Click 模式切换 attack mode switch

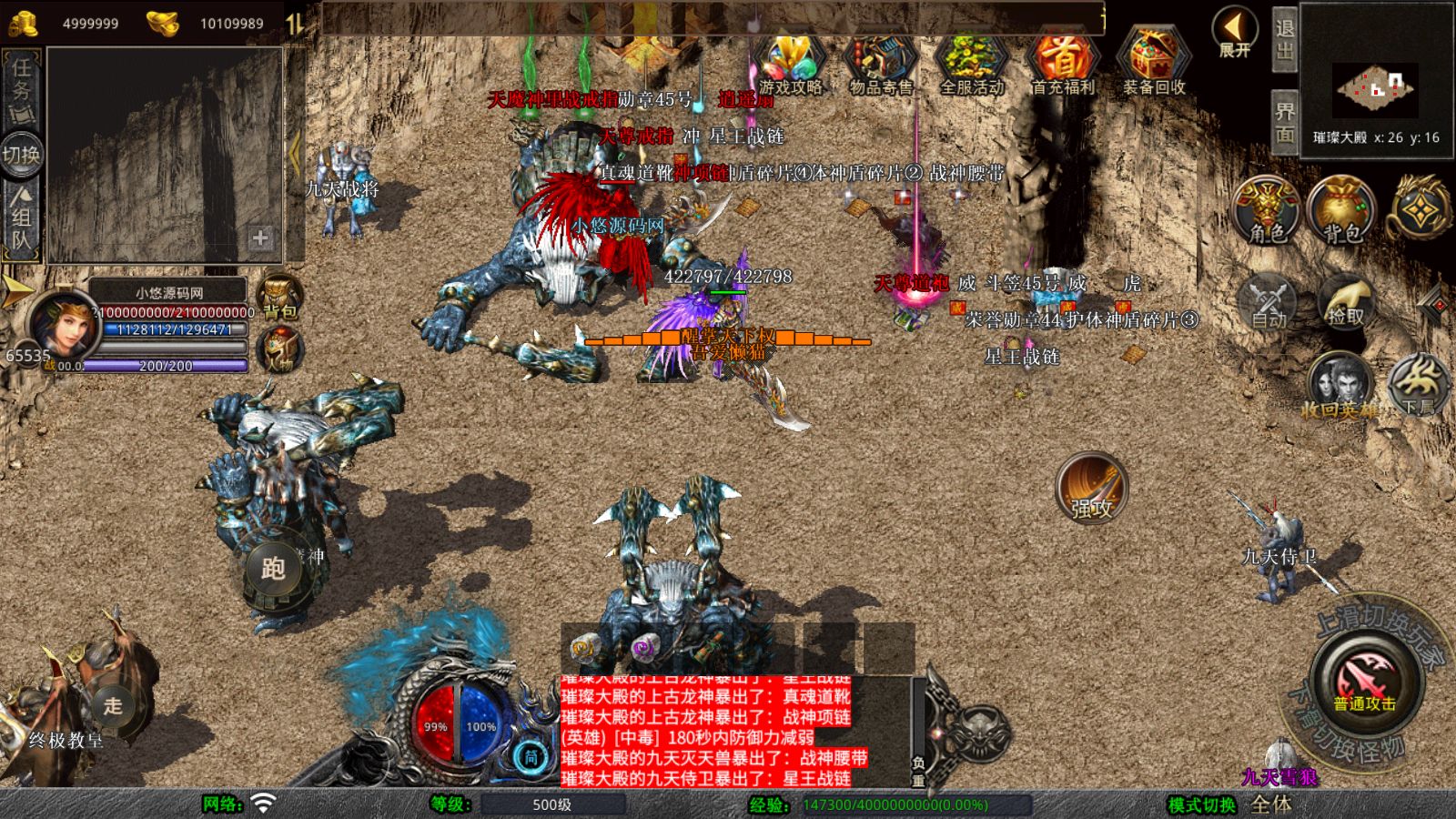[1201, 804]
